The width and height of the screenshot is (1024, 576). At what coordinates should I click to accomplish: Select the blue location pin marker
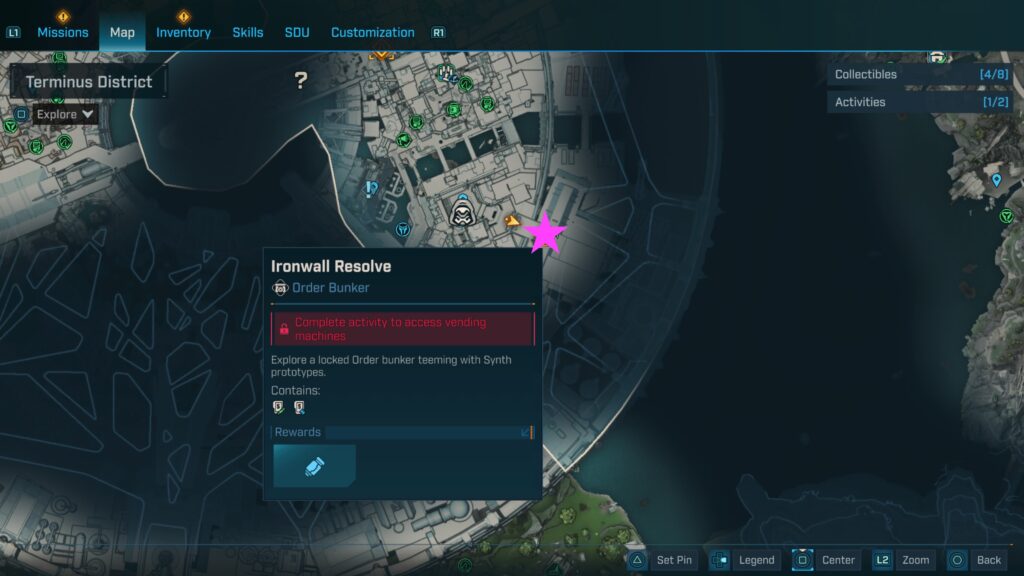[996, 181]
